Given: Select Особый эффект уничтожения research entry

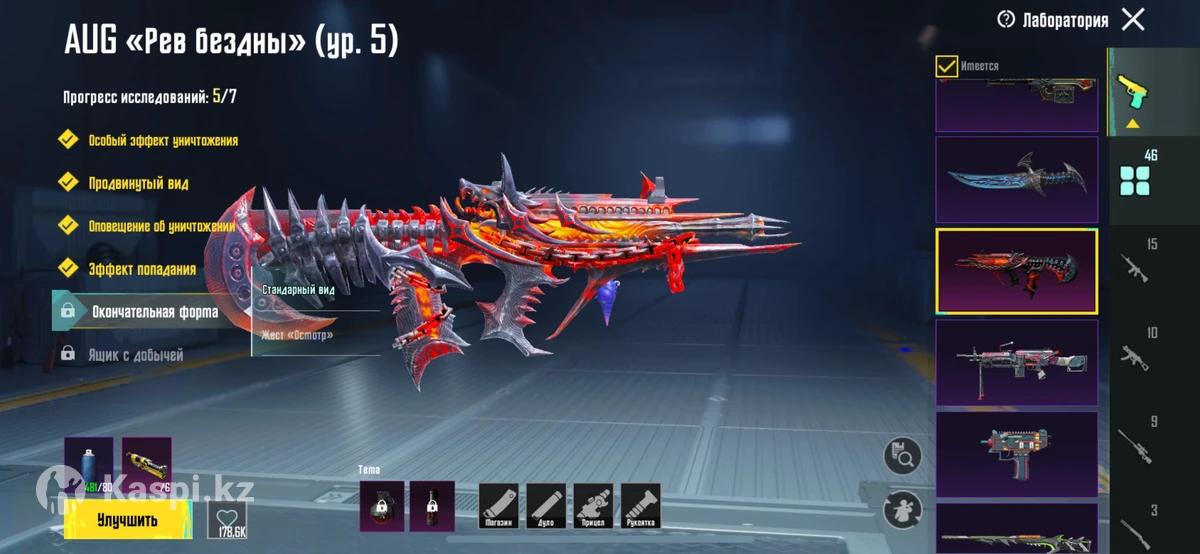Looking at the screenshot, I should 162,141.
